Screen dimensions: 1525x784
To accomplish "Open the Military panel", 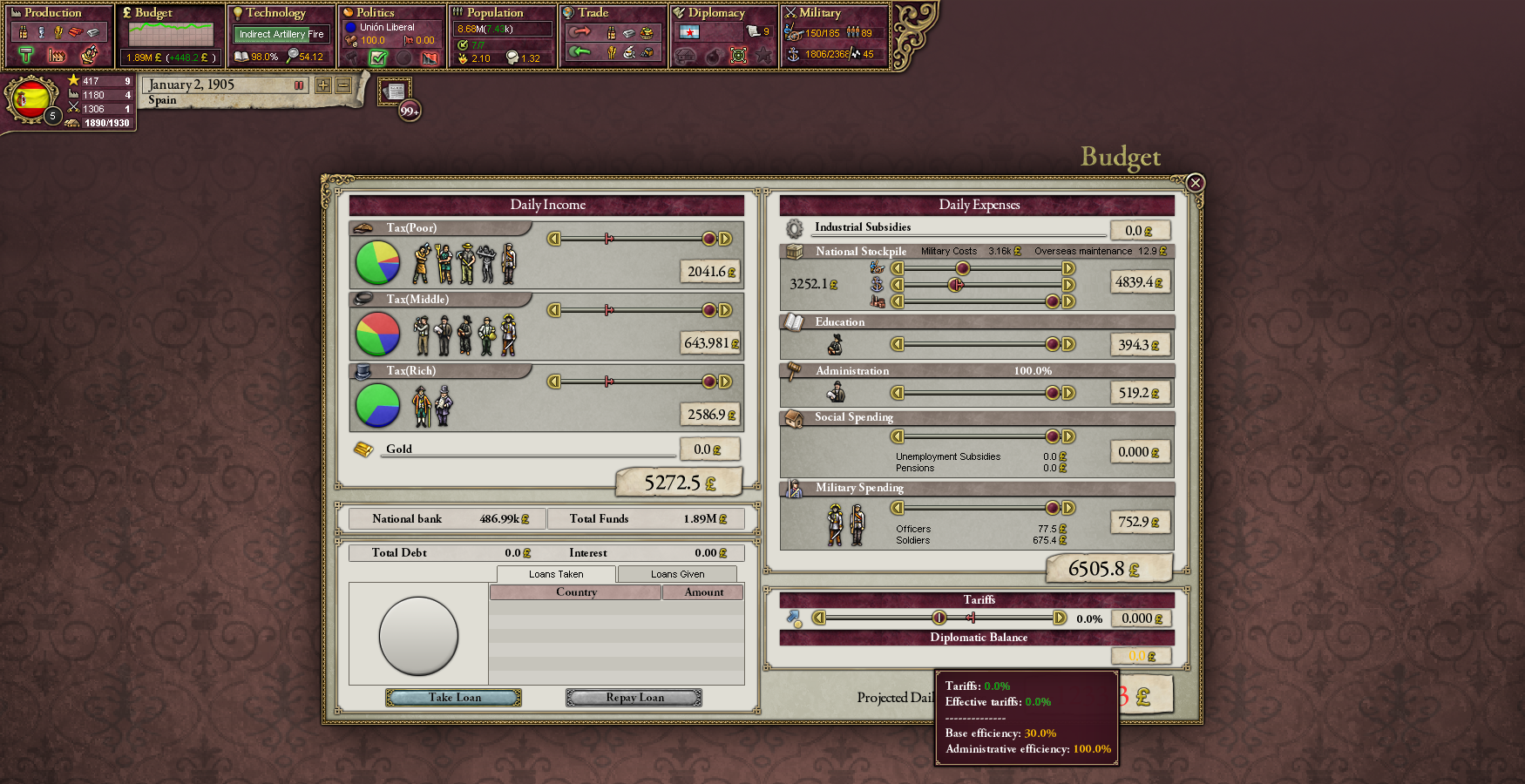I will (819, 13).
